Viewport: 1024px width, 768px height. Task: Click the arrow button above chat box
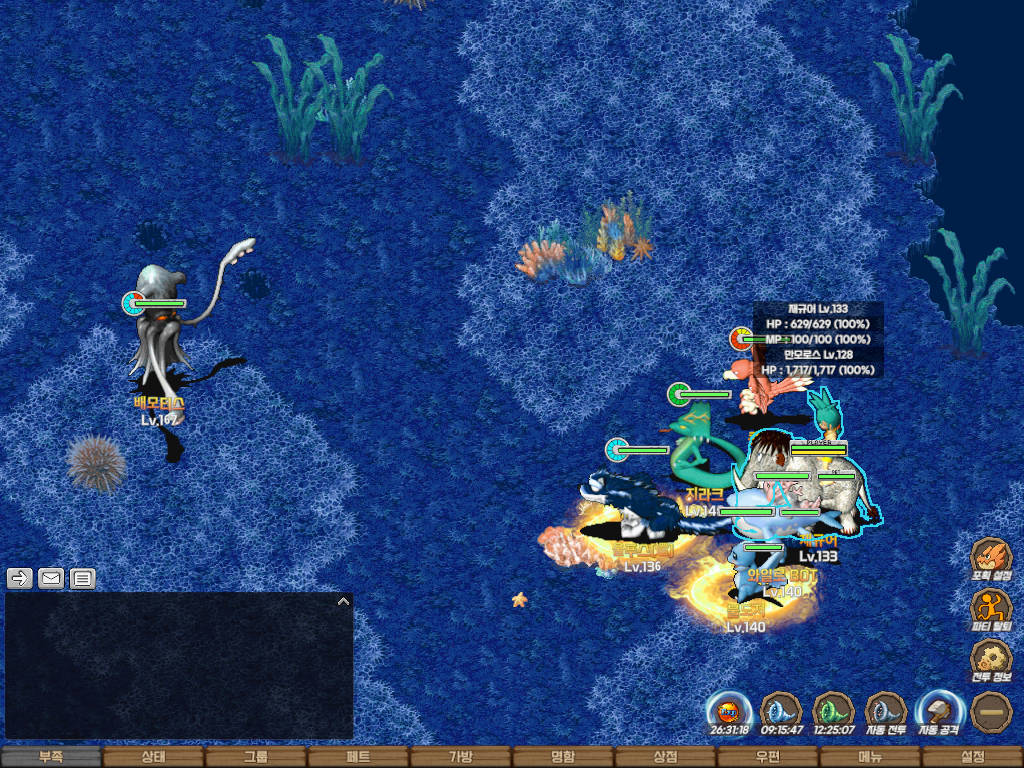coord(20,578)
